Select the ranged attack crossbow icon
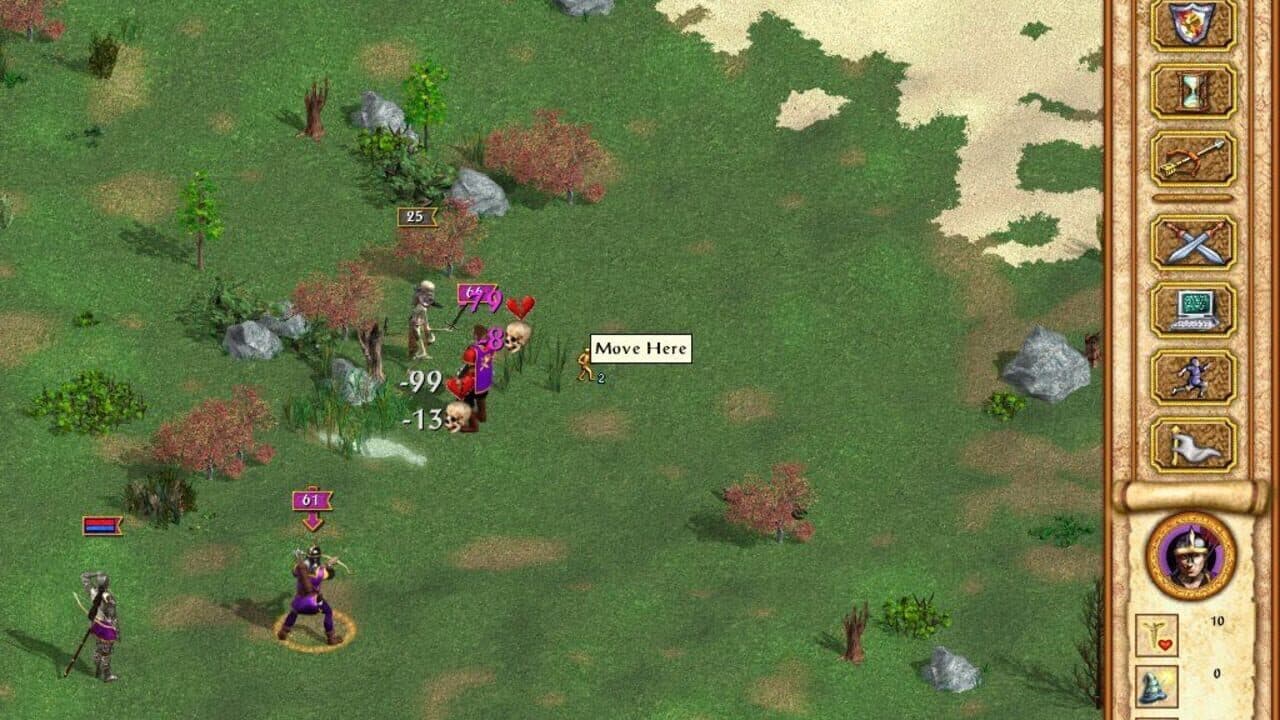 pos(1192,160)
